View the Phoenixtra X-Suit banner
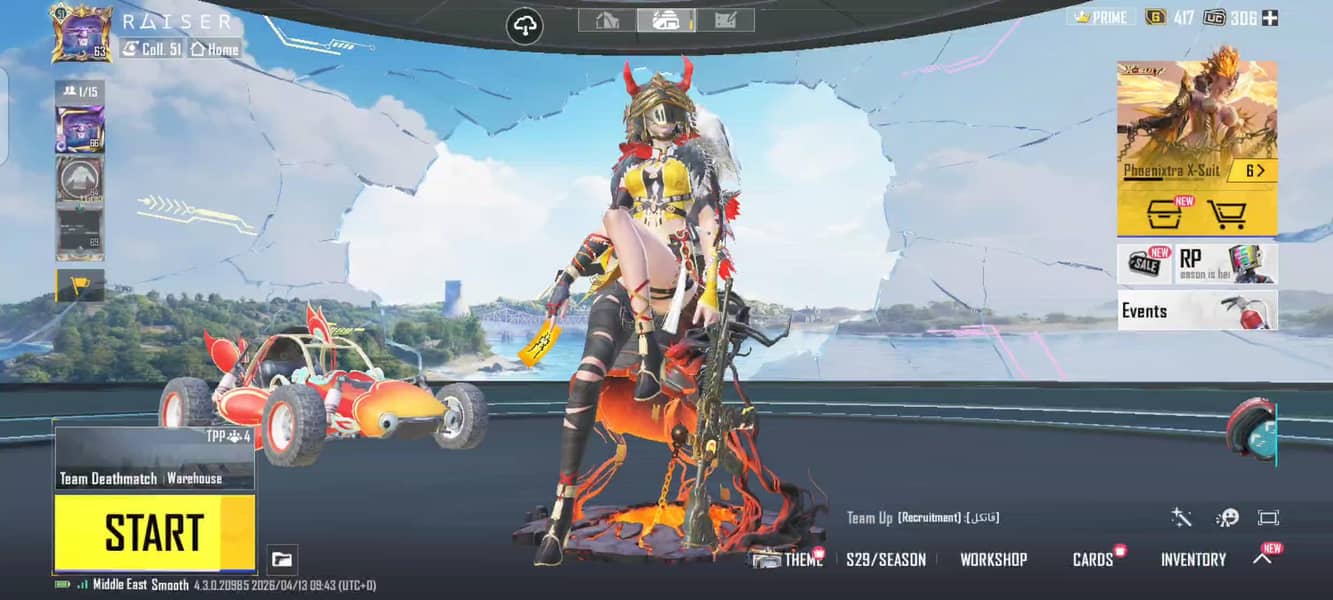 (1196, 121)
